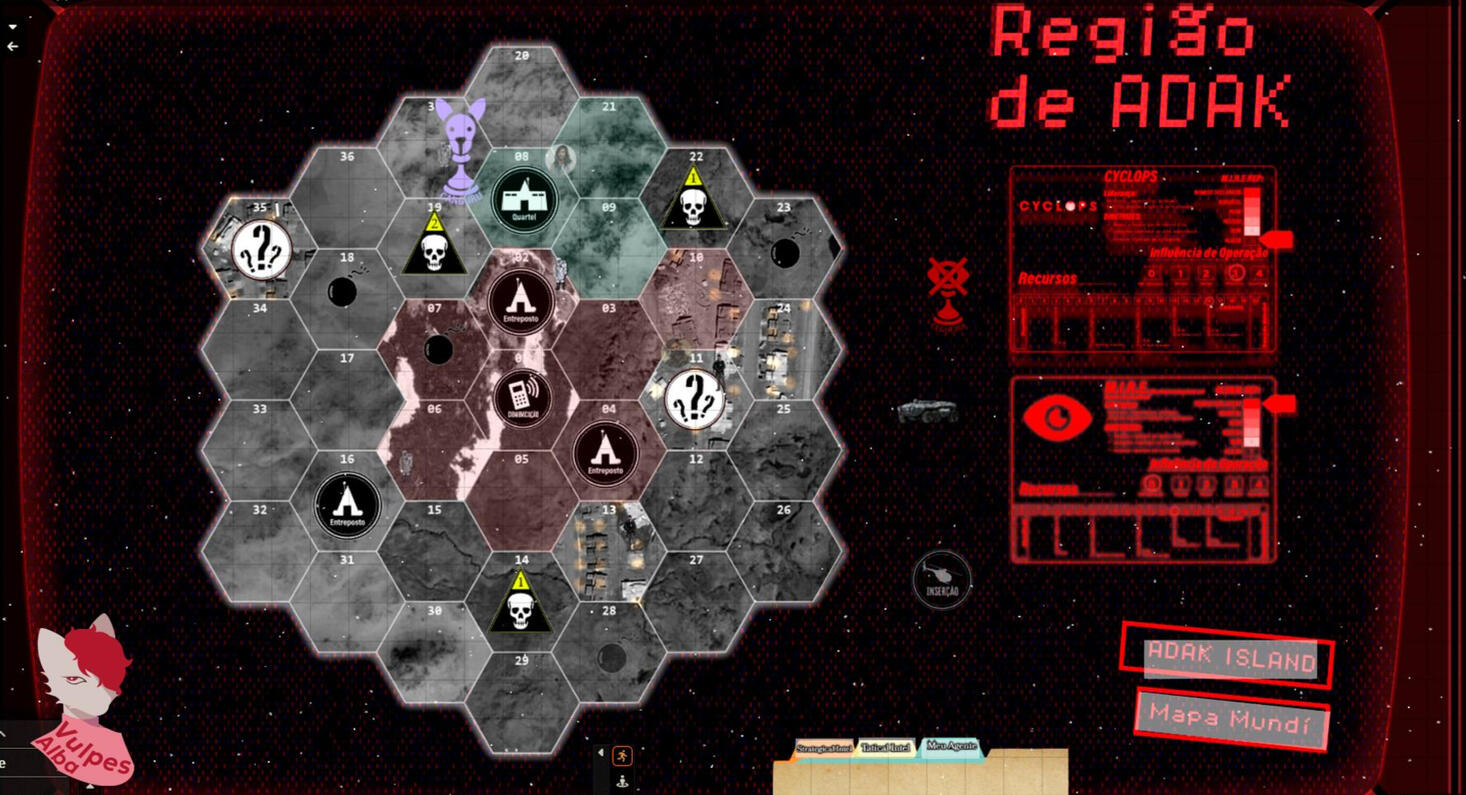
Task: Toggle the M.I.R.E. eye emblem
Action: (x=1057, y=419)
